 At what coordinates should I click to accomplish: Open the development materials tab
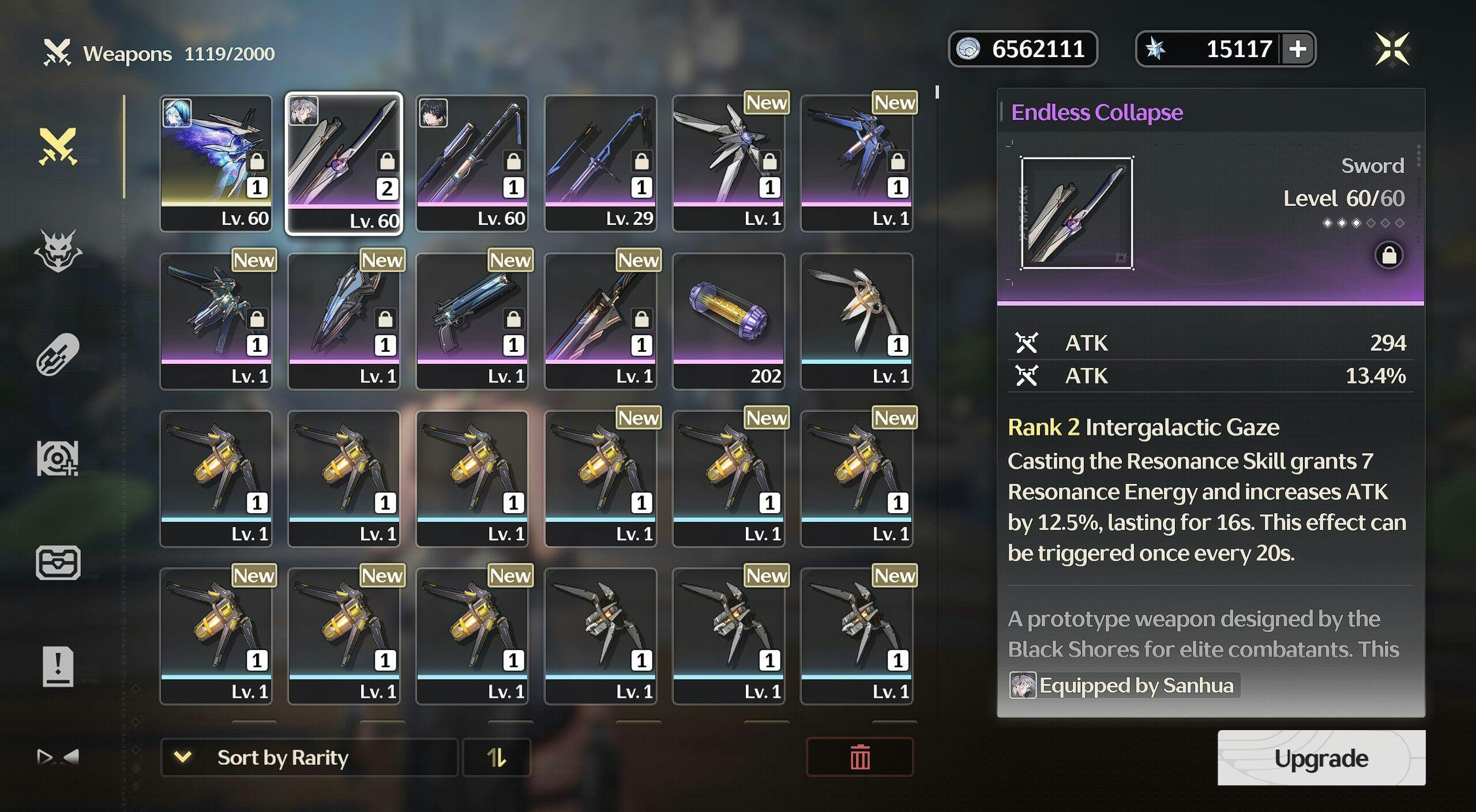pyautogui.click(x=58, y=458)
